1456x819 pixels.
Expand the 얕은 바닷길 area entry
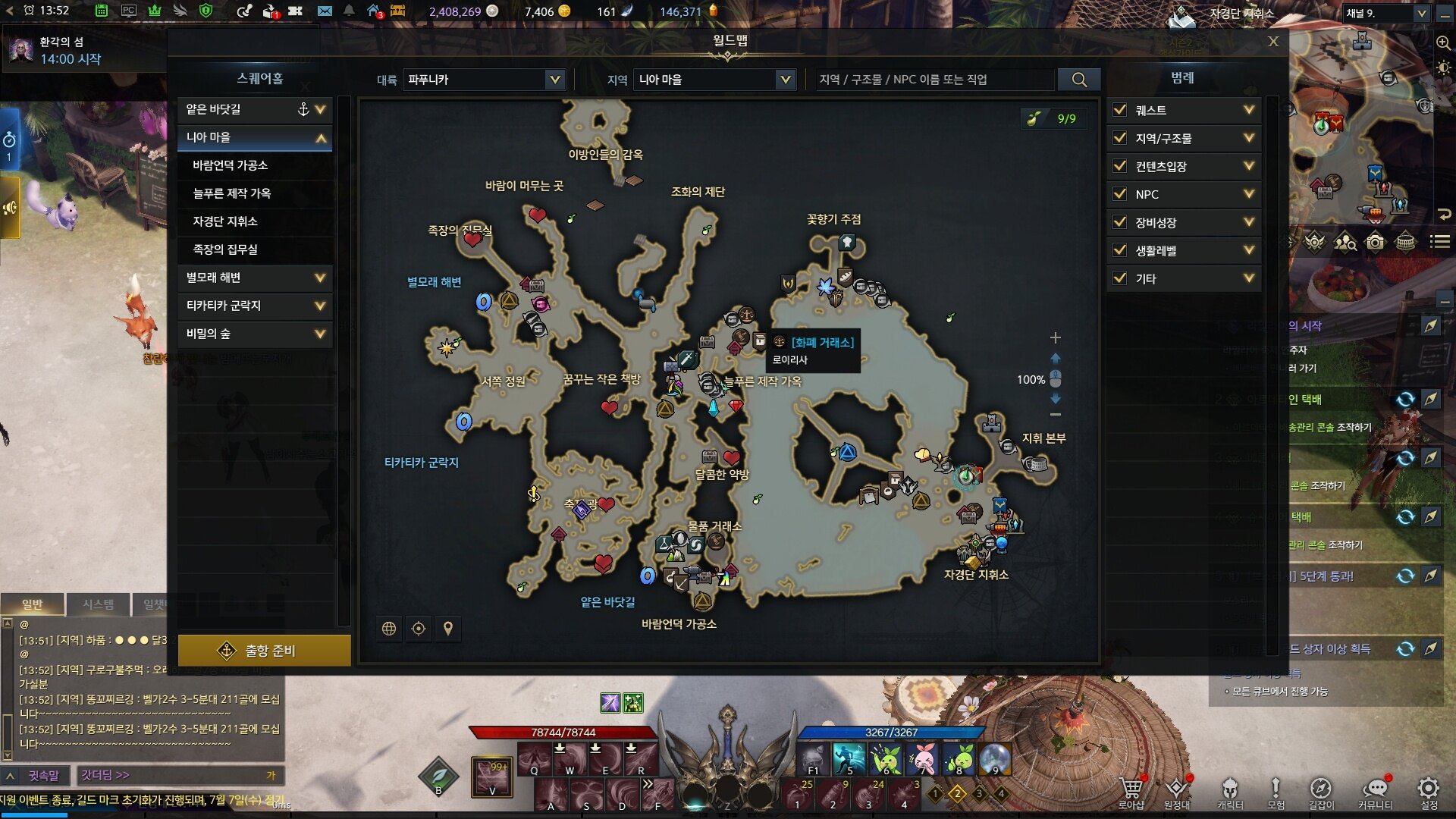(320, 109)
